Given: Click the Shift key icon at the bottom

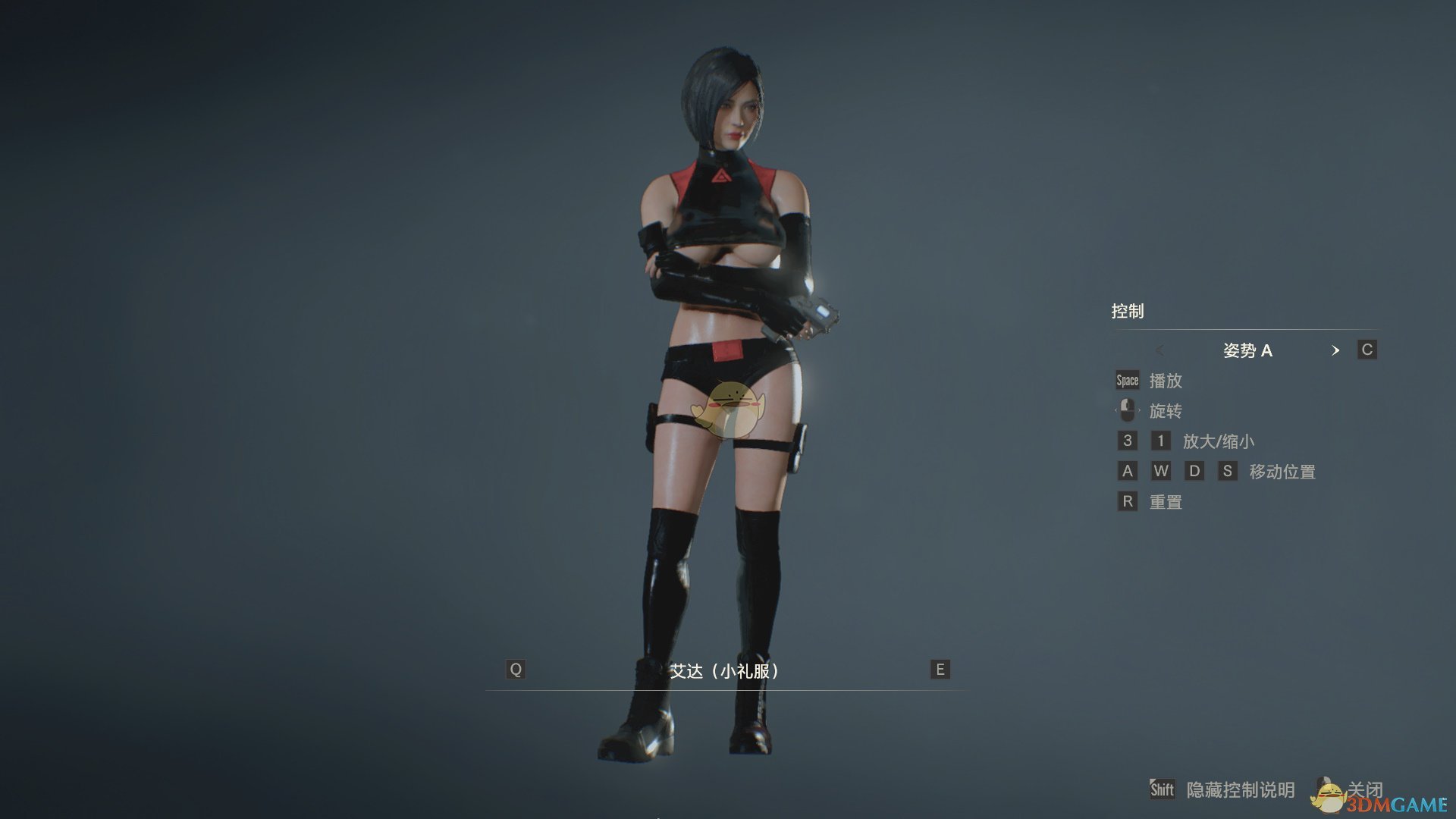Looking at the screenshot, I should (1162, 789).
